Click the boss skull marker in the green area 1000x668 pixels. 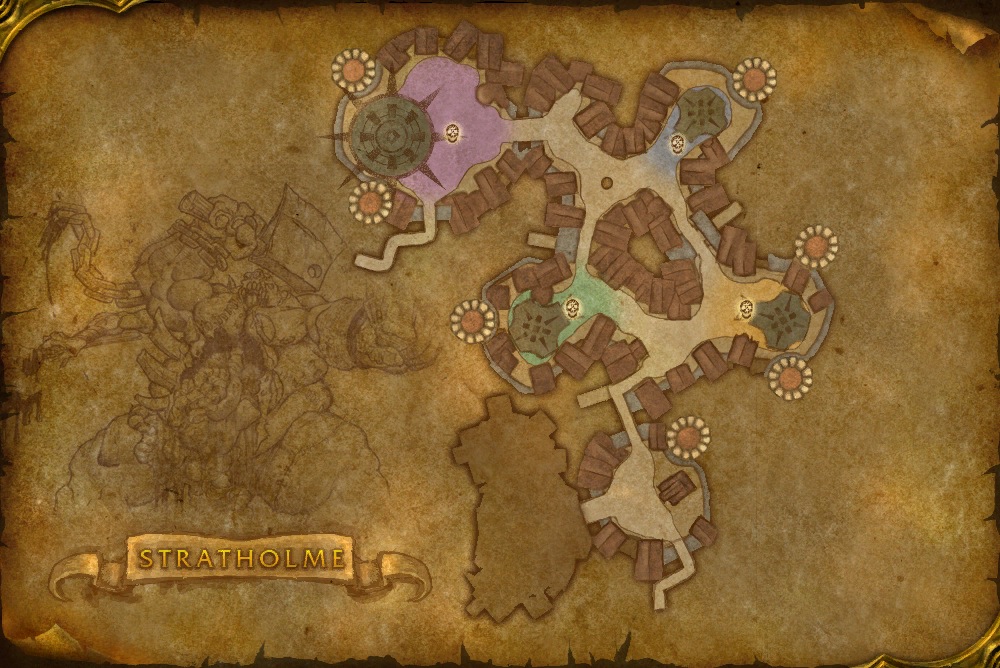573,306
